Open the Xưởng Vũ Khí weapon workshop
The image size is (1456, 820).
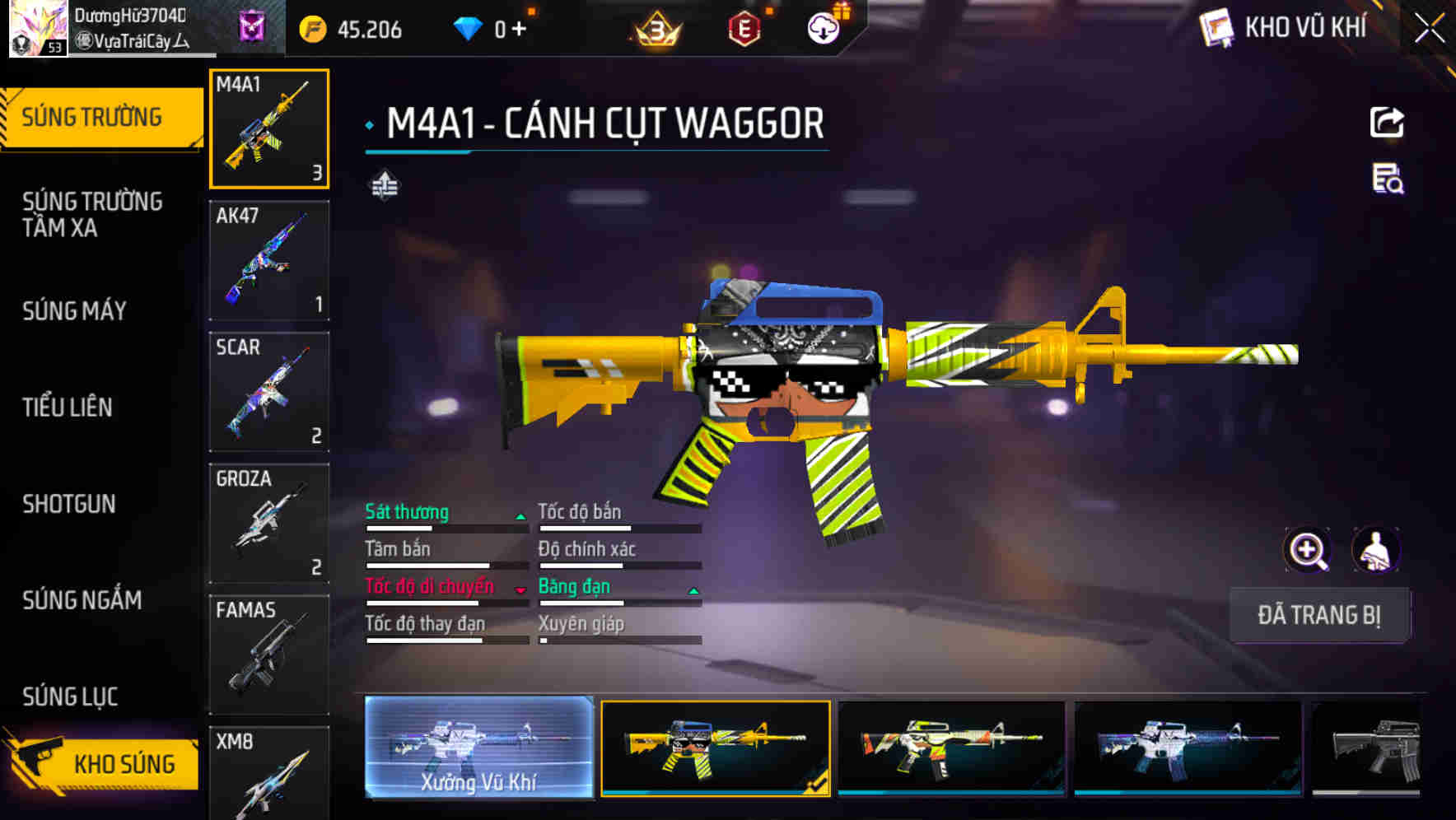point(478,748)
